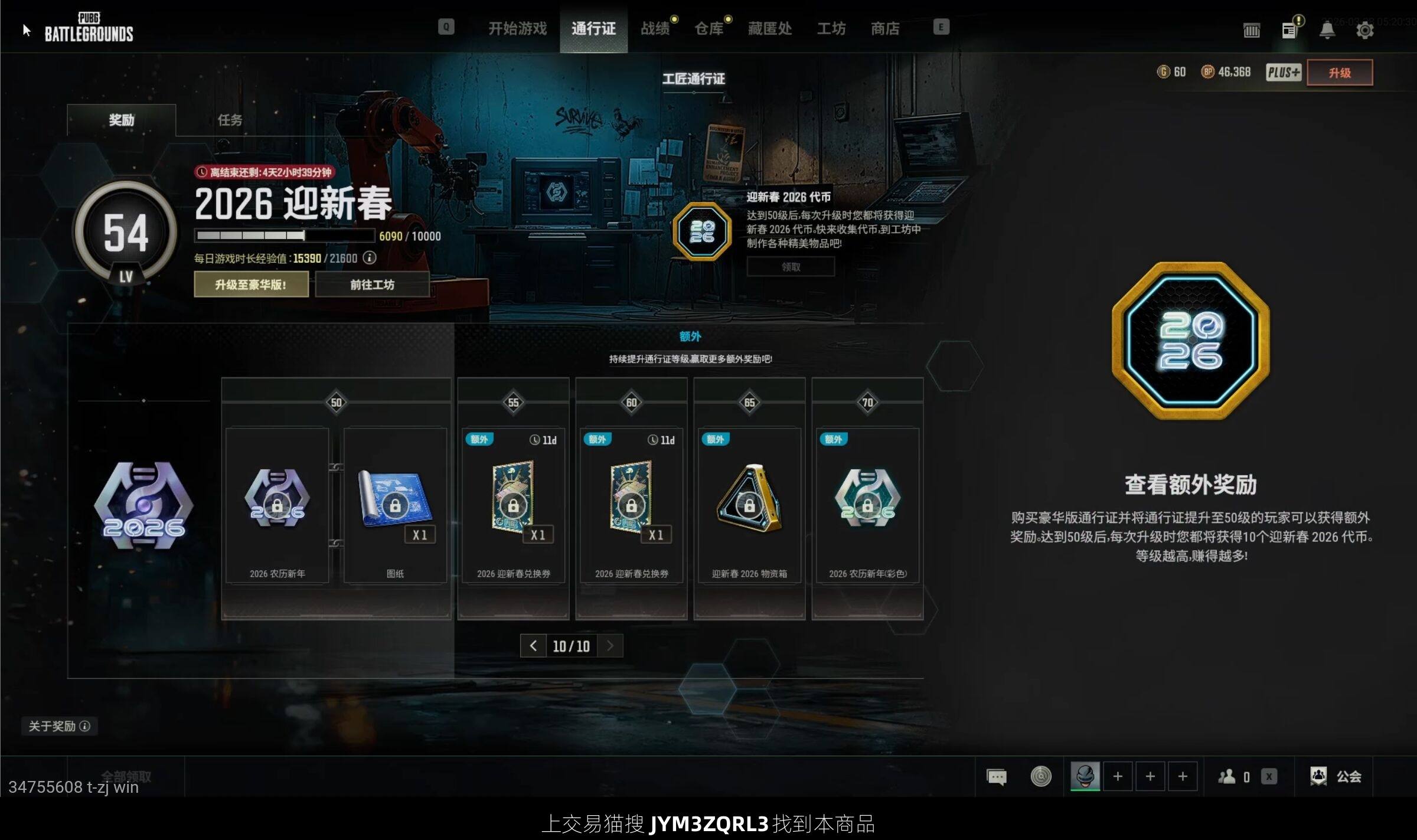The width and height of the screenshot is (1417, 840).
Task: Click the red 升级 PLUS button
Action: [1339, 73]
